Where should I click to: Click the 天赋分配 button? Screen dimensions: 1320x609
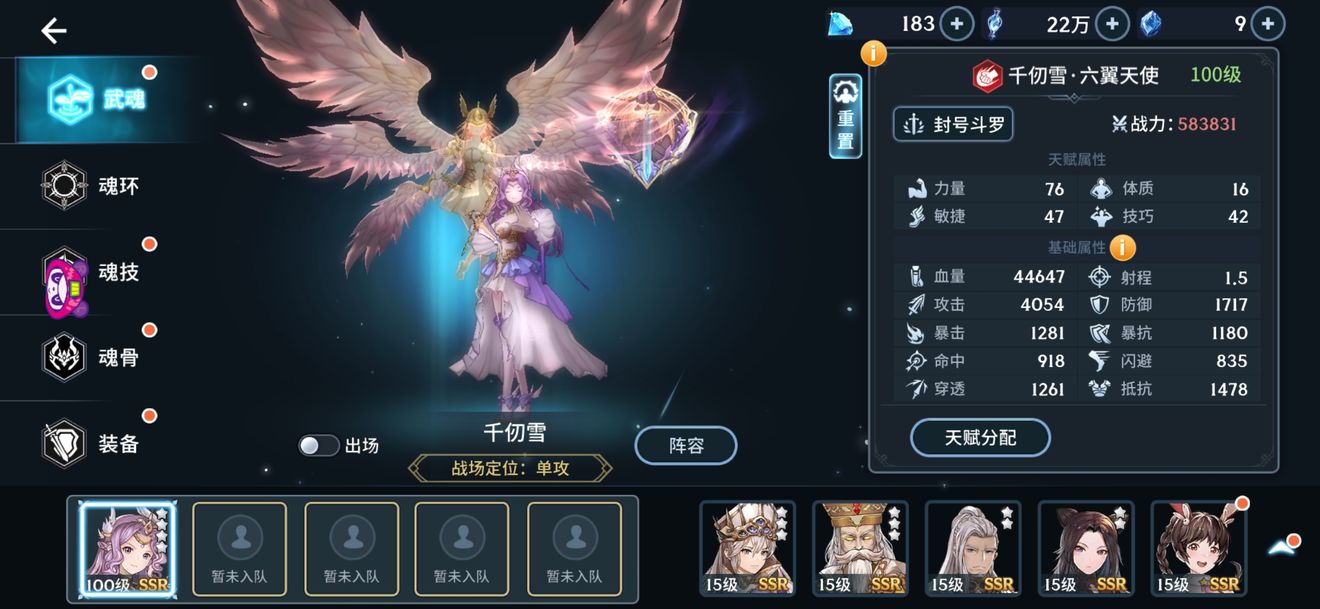click(980, 438)
